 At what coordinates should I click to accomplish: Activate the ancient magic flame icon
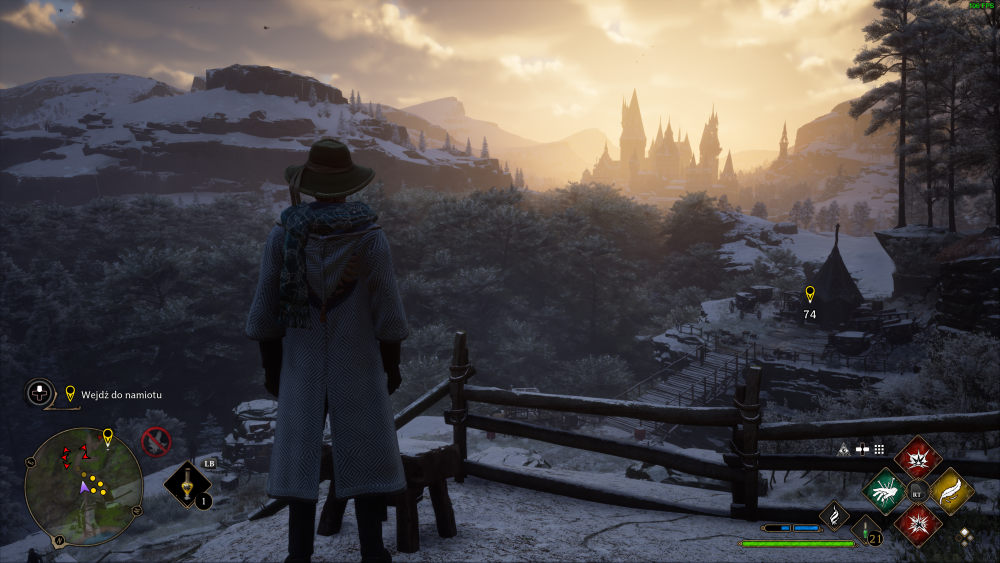[834, 515]
